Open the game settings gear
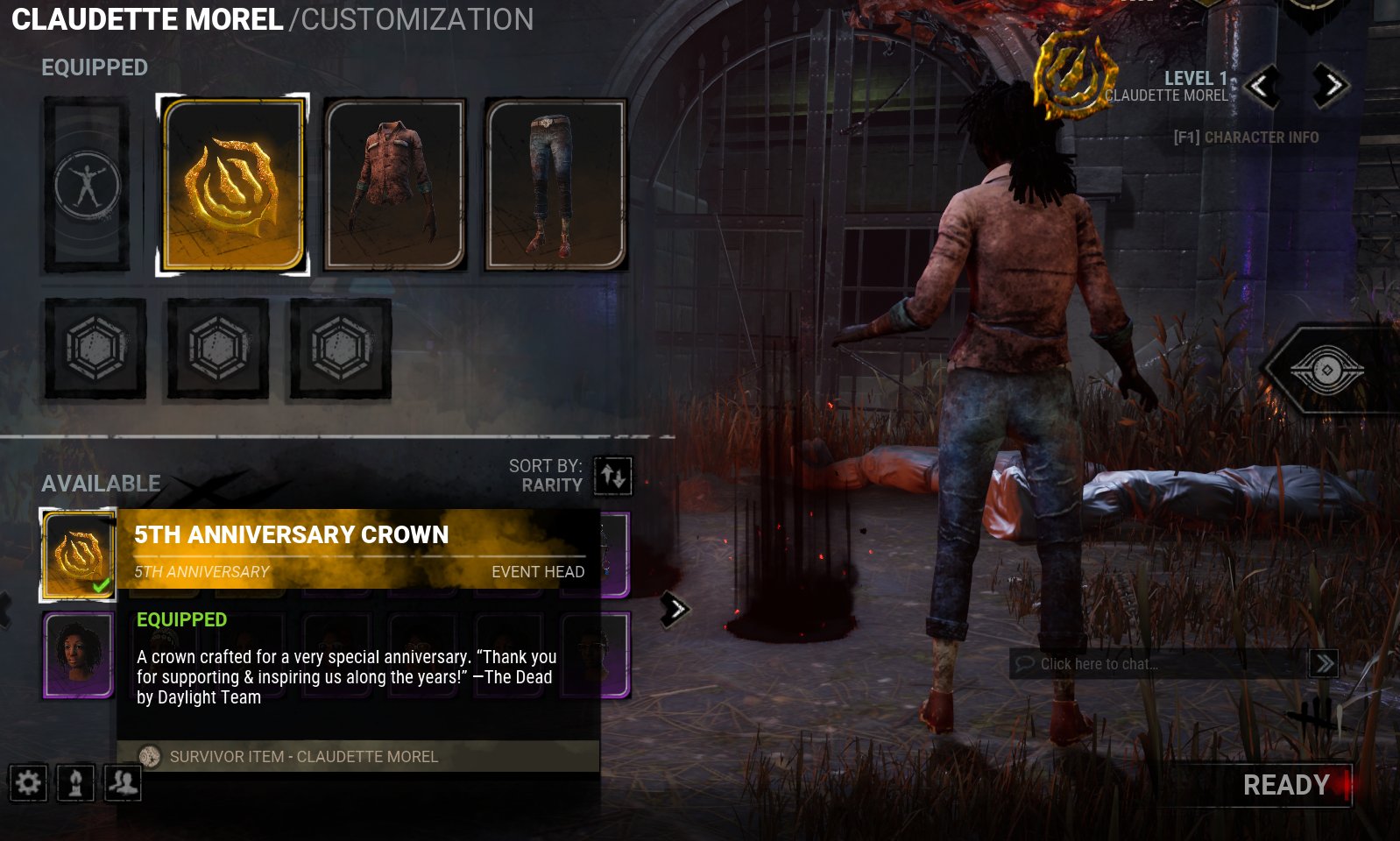1400x841 pixels. coord(26,784)
